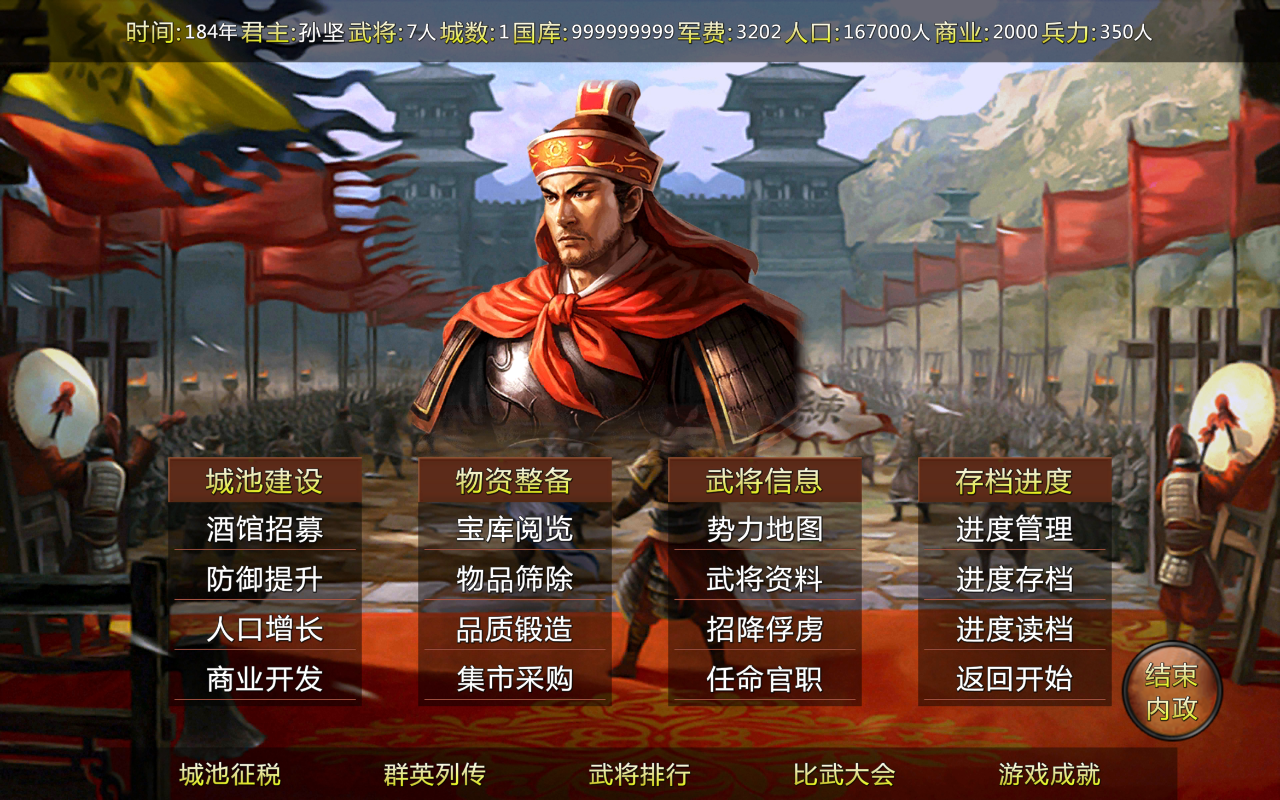This screenshot has width=1280, height=800.
Task: Load a save with 进度读档
Action: pyautogui.click(x=1013, y=631)
